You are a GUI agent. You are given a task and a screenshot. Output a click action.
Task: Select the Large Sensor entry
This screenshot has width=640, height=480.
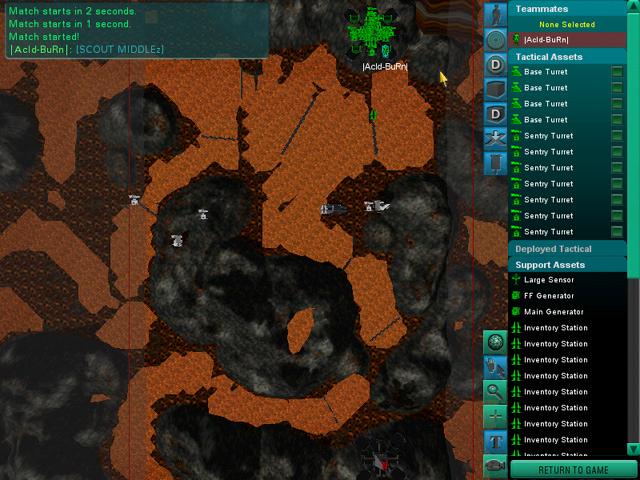pos(549,280)
